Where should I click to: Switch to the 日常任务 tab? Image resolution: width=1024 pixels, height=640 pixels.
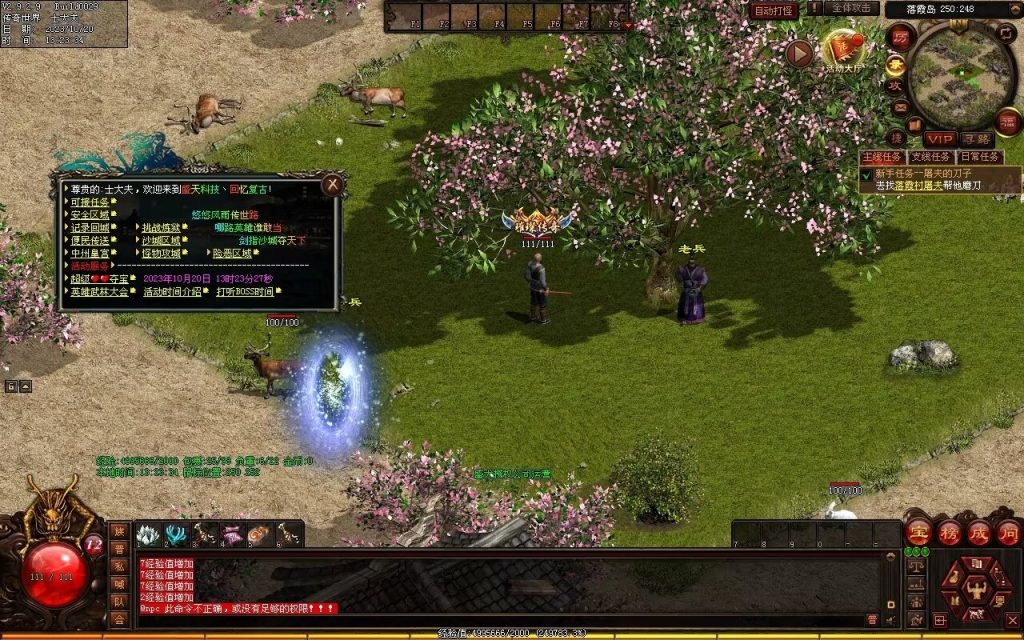(x=980, y=157)
